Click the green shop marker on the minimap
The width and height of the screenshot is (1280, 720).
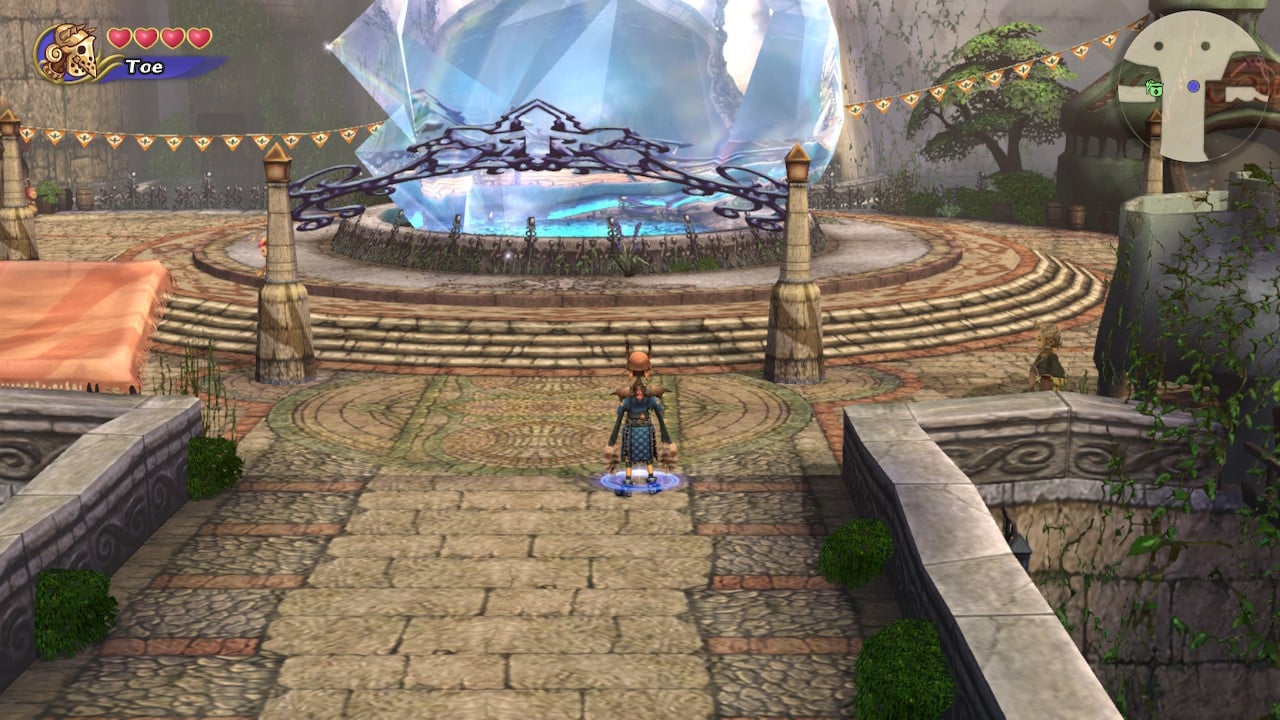1156,89
